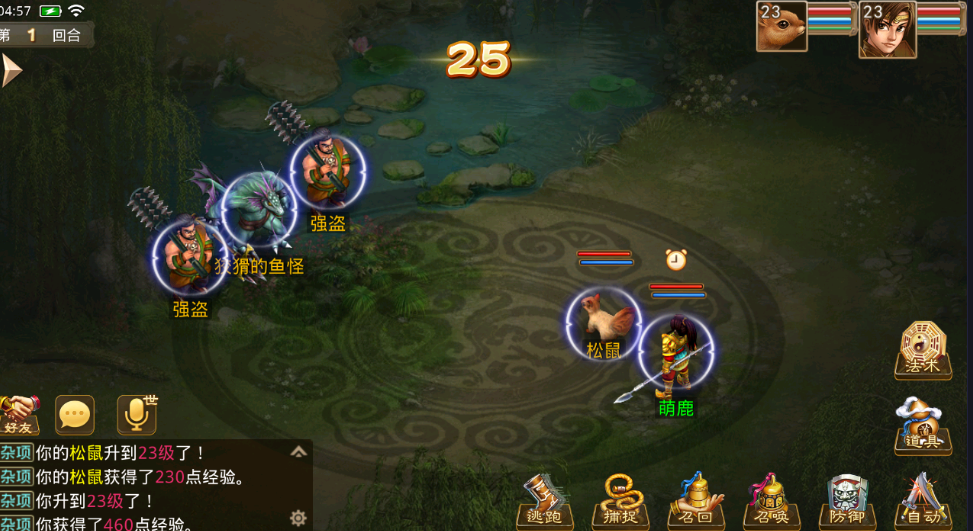Screen dimensions: 973x531
Task: Expand the chat log with the up arrow
Action: coord(298,452)
